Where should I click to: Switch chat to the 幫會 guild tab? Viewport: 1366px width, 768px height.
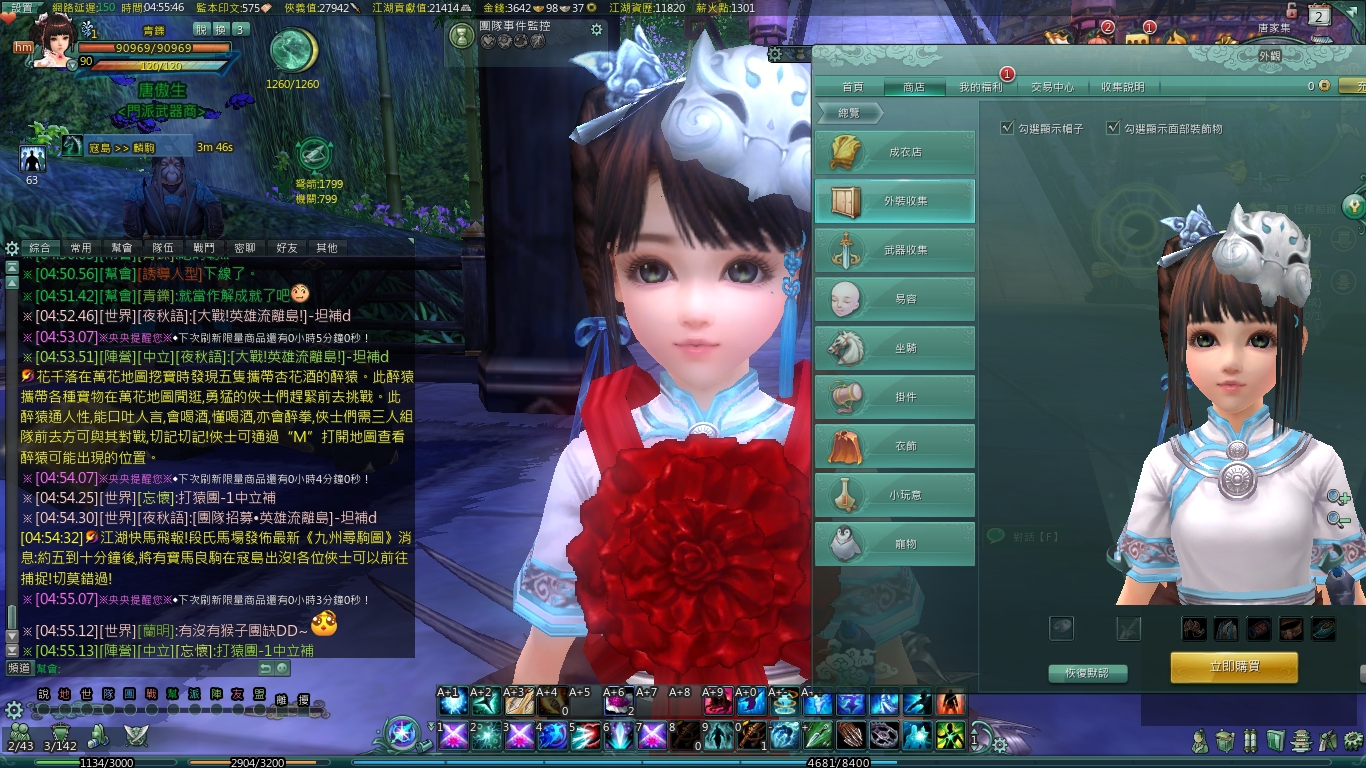pyautogui.click(x=122, y=247)
